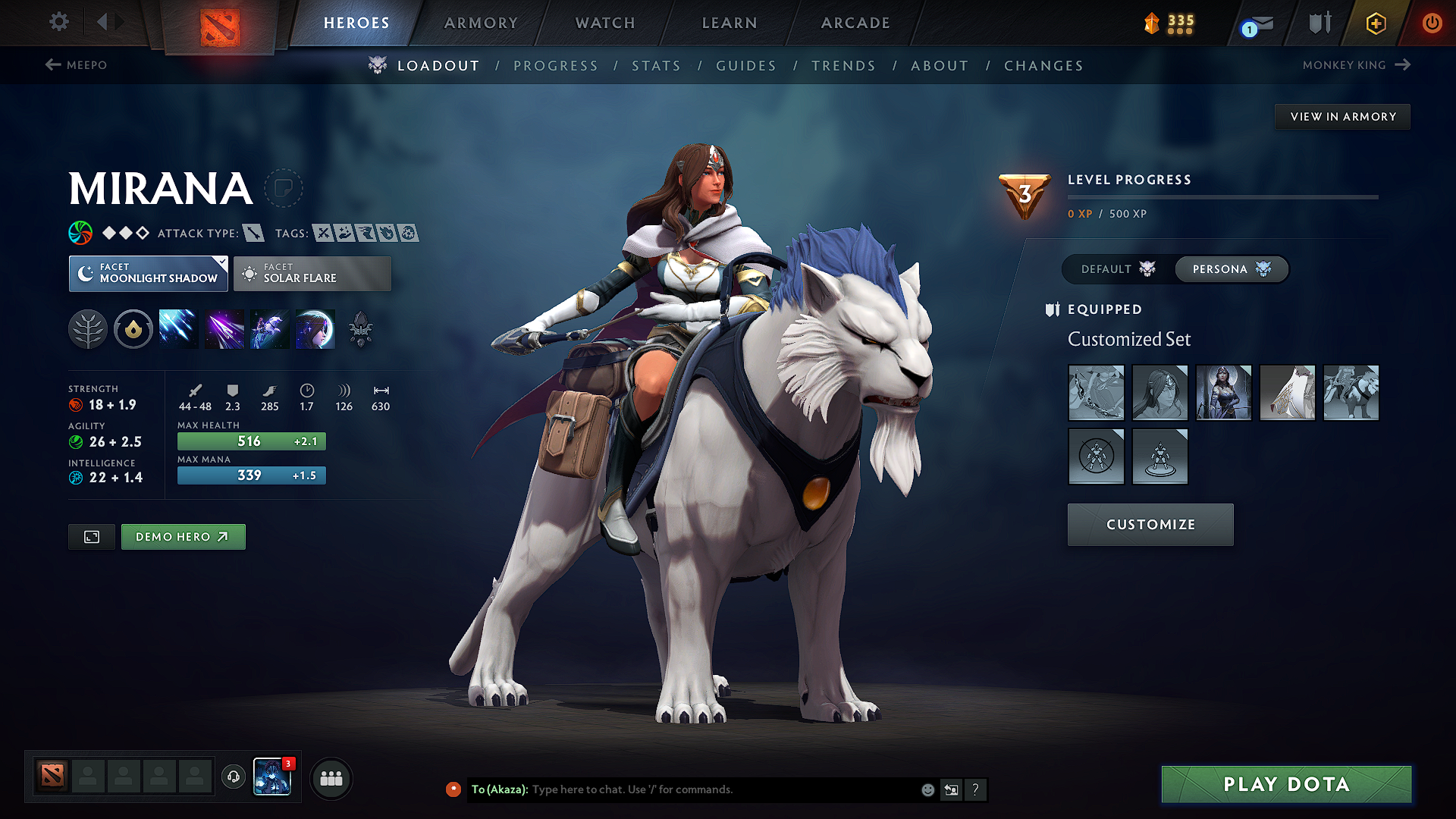1456x819 pixels.
Task: Click the VIEW IN ARMORY button
Action: [1342, 116]
